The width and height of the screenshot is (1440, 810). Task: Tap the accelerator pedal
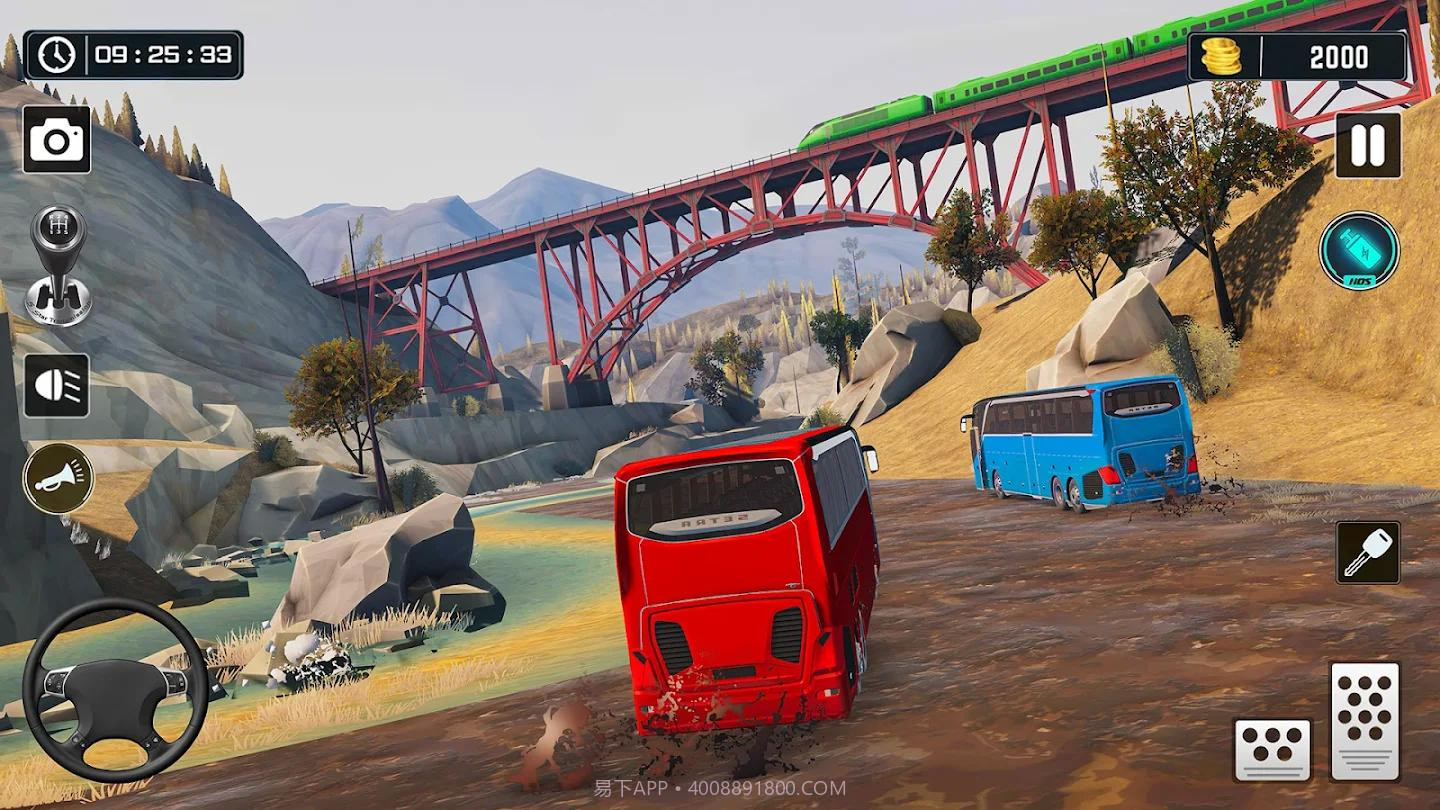point(1364,720)
